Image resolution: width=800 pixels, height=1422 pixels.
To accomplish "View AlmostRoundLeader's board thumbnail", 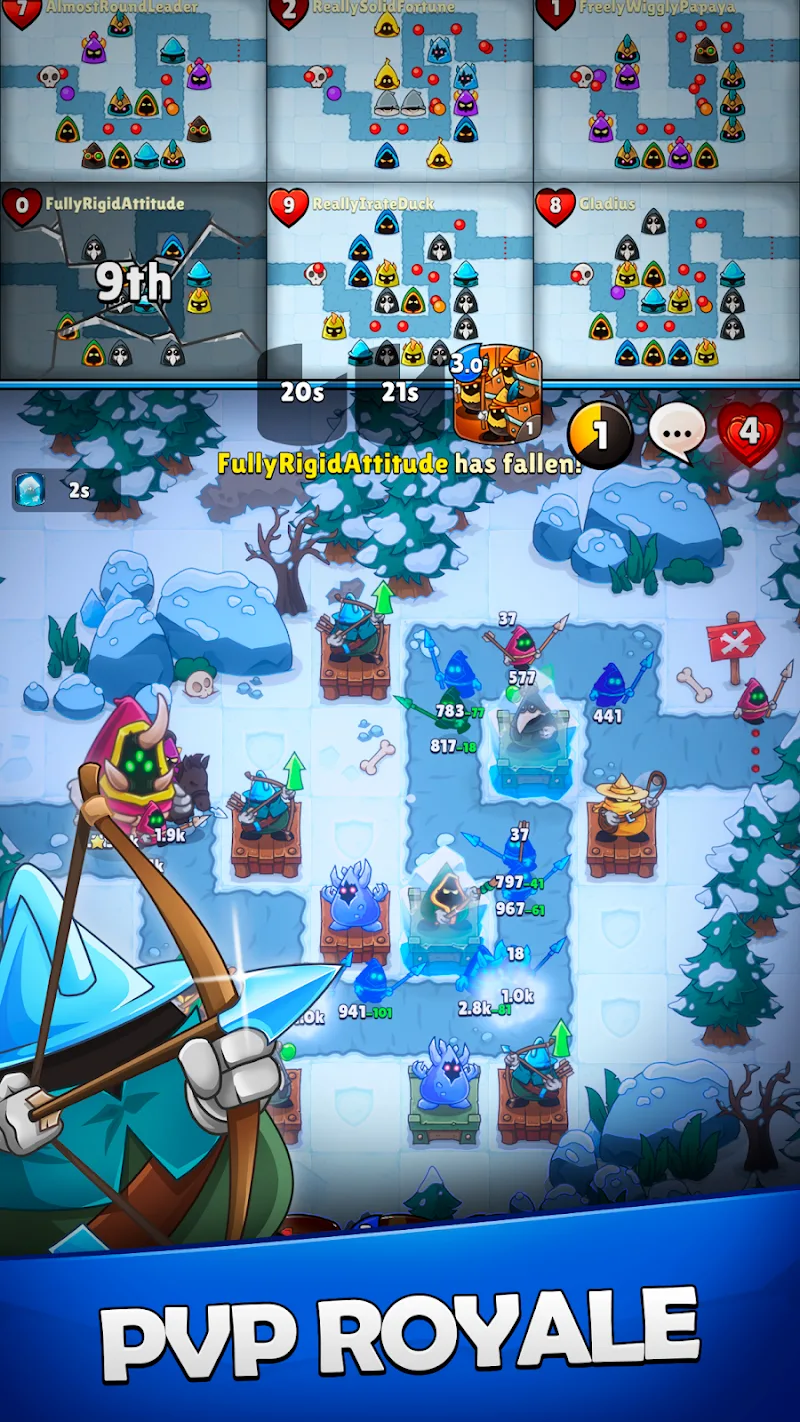I will 133,90.
